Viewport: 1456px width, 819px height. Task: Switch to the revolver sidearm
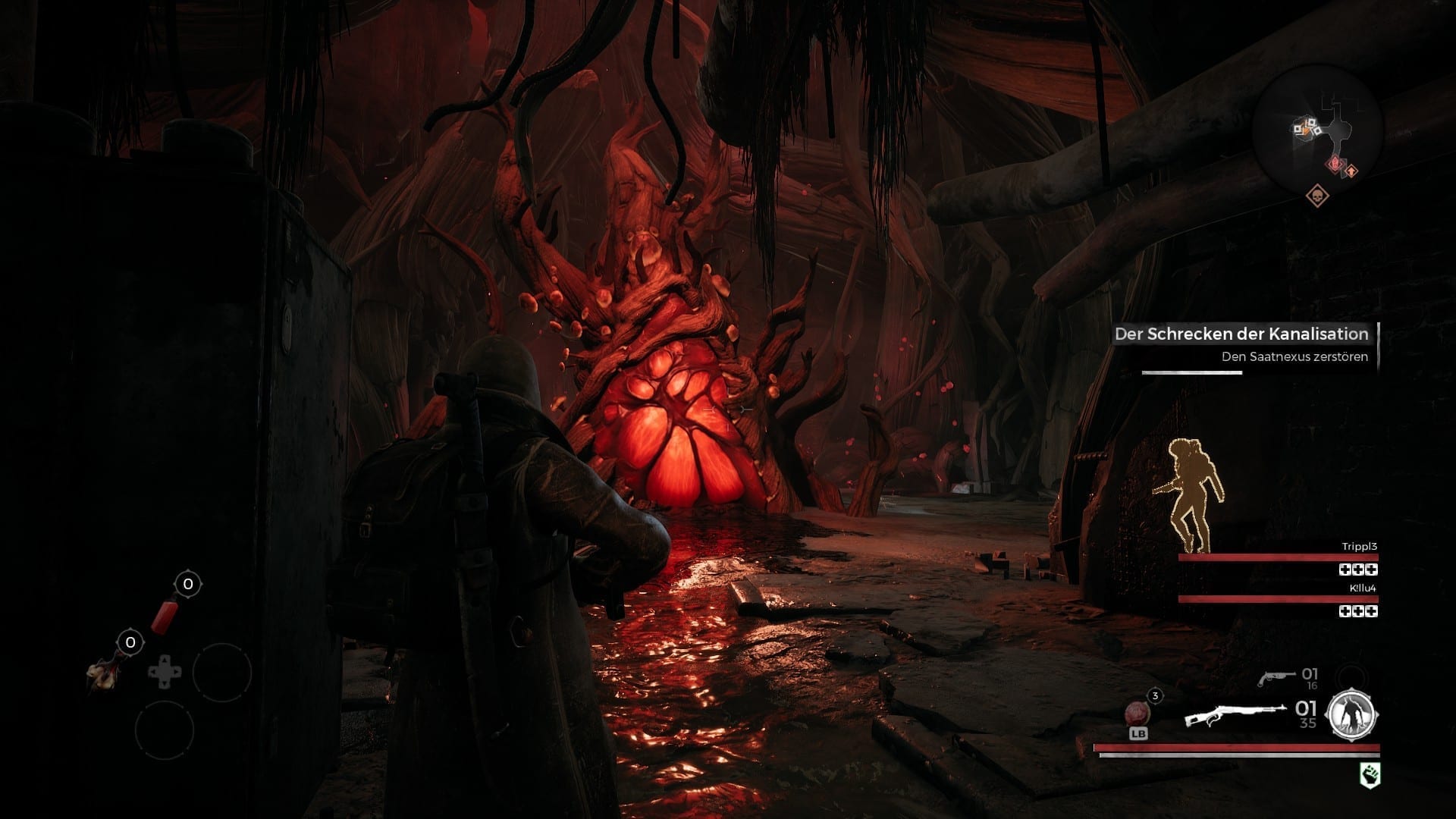click(x=1277, y=677)
